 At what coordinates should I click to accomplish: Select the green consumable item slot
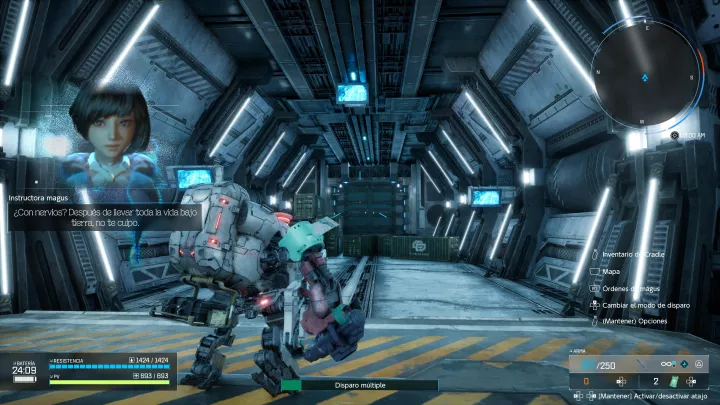tap(675, 381)
